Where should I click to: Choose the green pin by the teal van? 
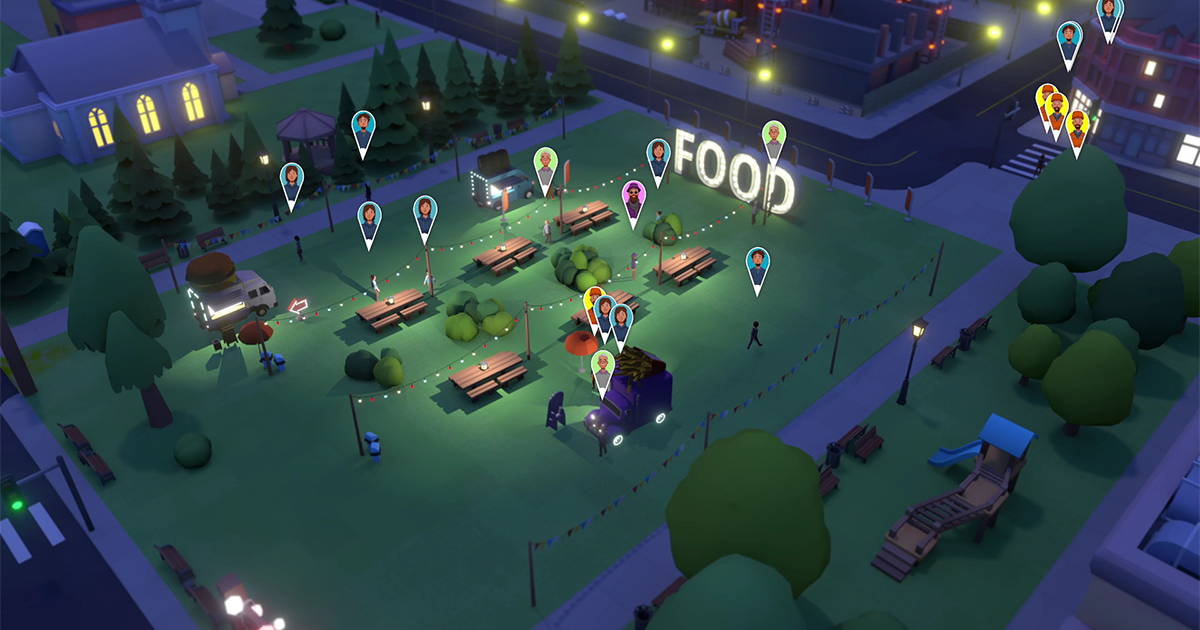[545, 165]
